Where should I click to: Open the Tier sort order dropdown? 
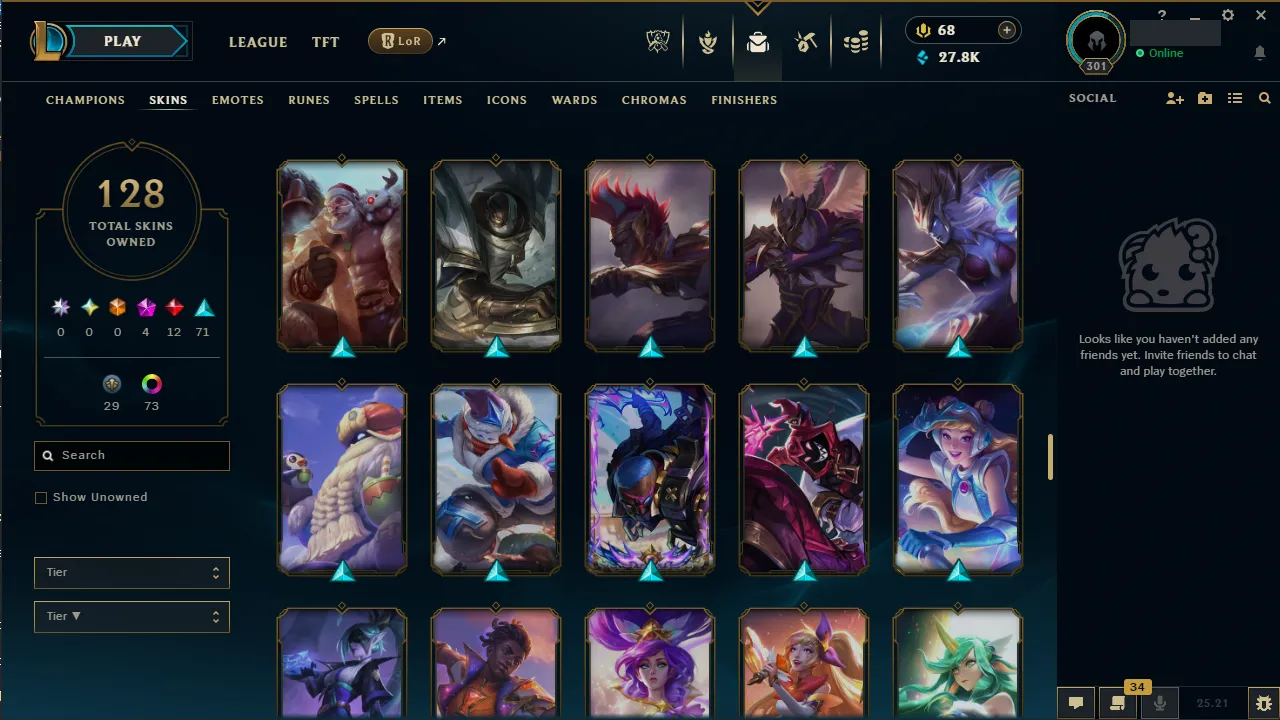coord(131,616)
